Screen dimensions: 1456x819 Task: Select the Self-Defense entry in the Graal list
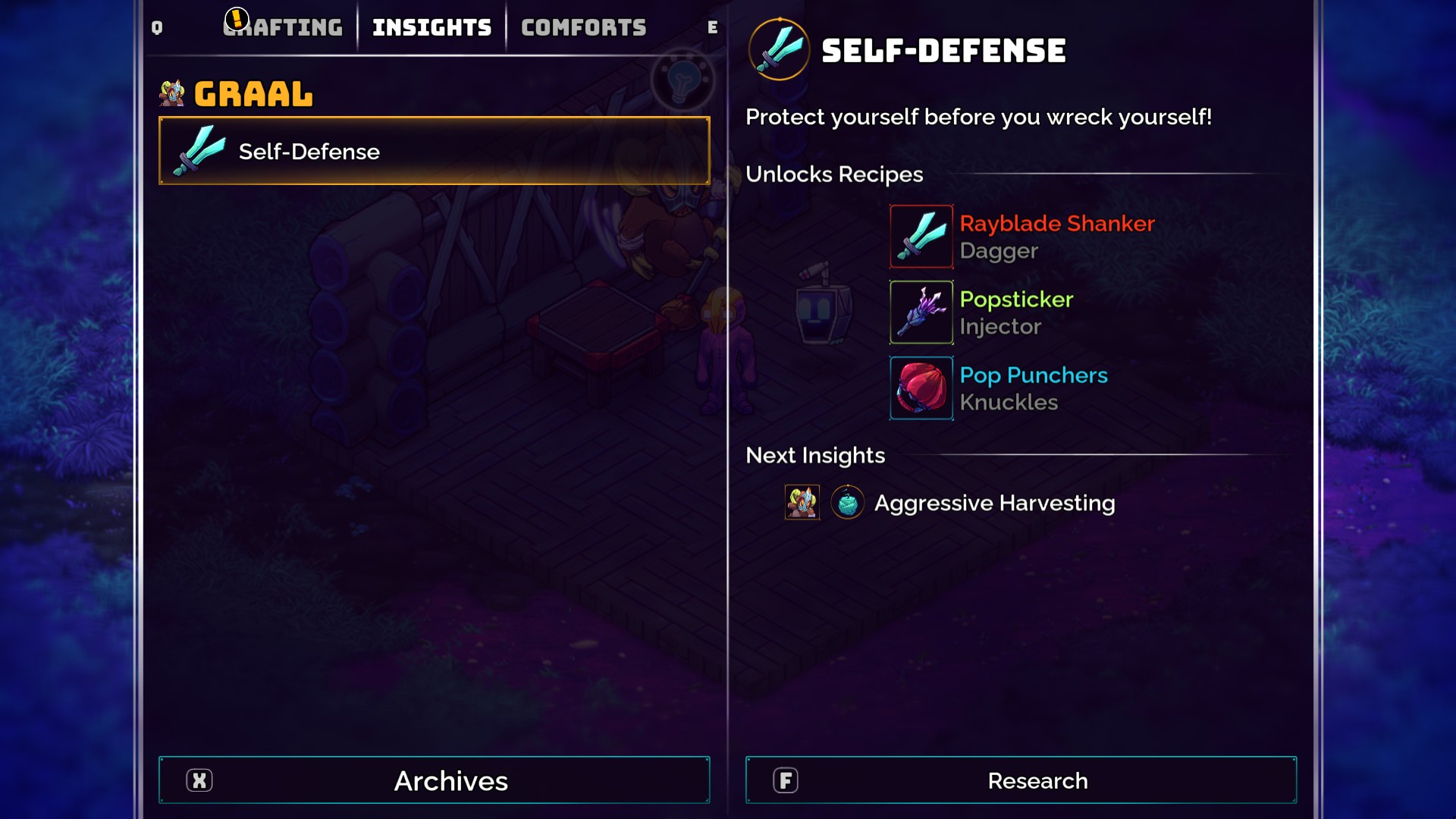click(434, 151)
